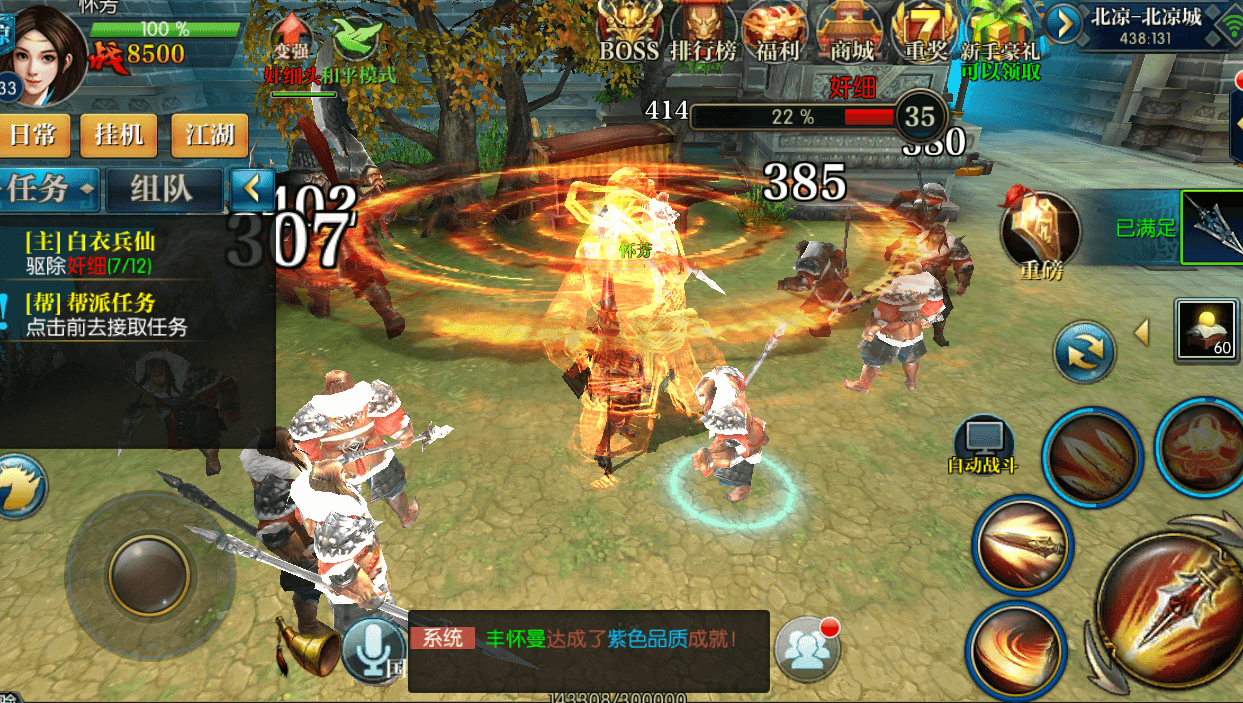Open the 排行榜 rankings icon

[703, 30]
